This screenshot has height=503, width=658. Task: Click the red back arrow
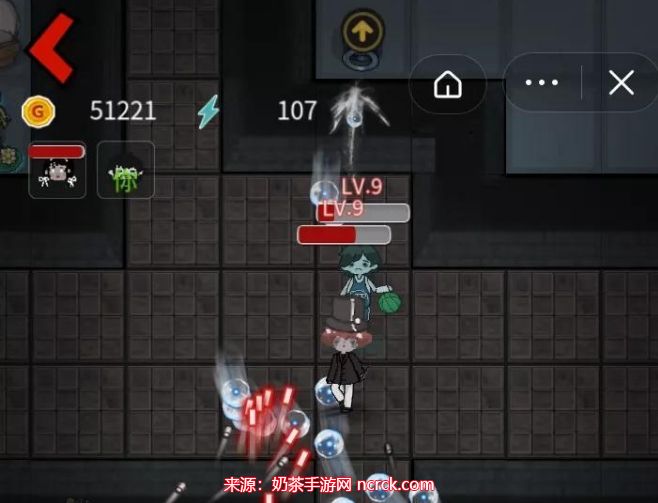[x=50, y=47]
